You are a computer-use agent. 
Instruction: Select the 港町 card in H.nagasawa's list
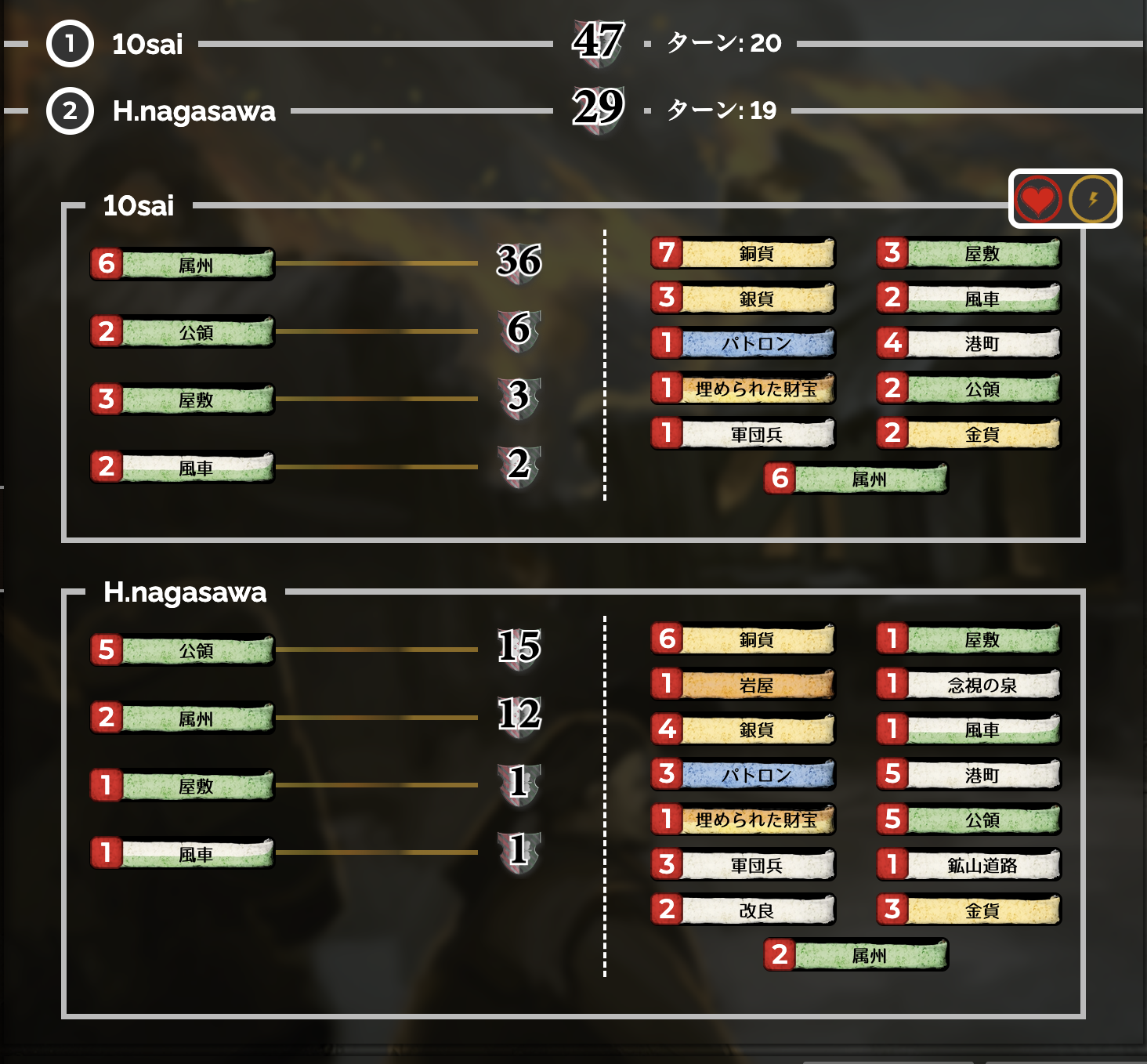coord(969,774)
